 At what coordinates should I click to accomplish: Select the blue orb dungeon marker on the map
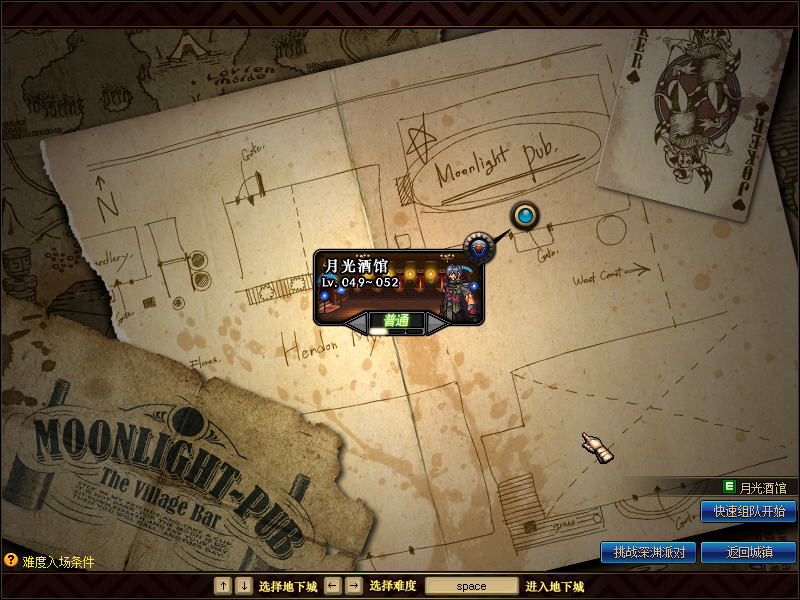524,215
